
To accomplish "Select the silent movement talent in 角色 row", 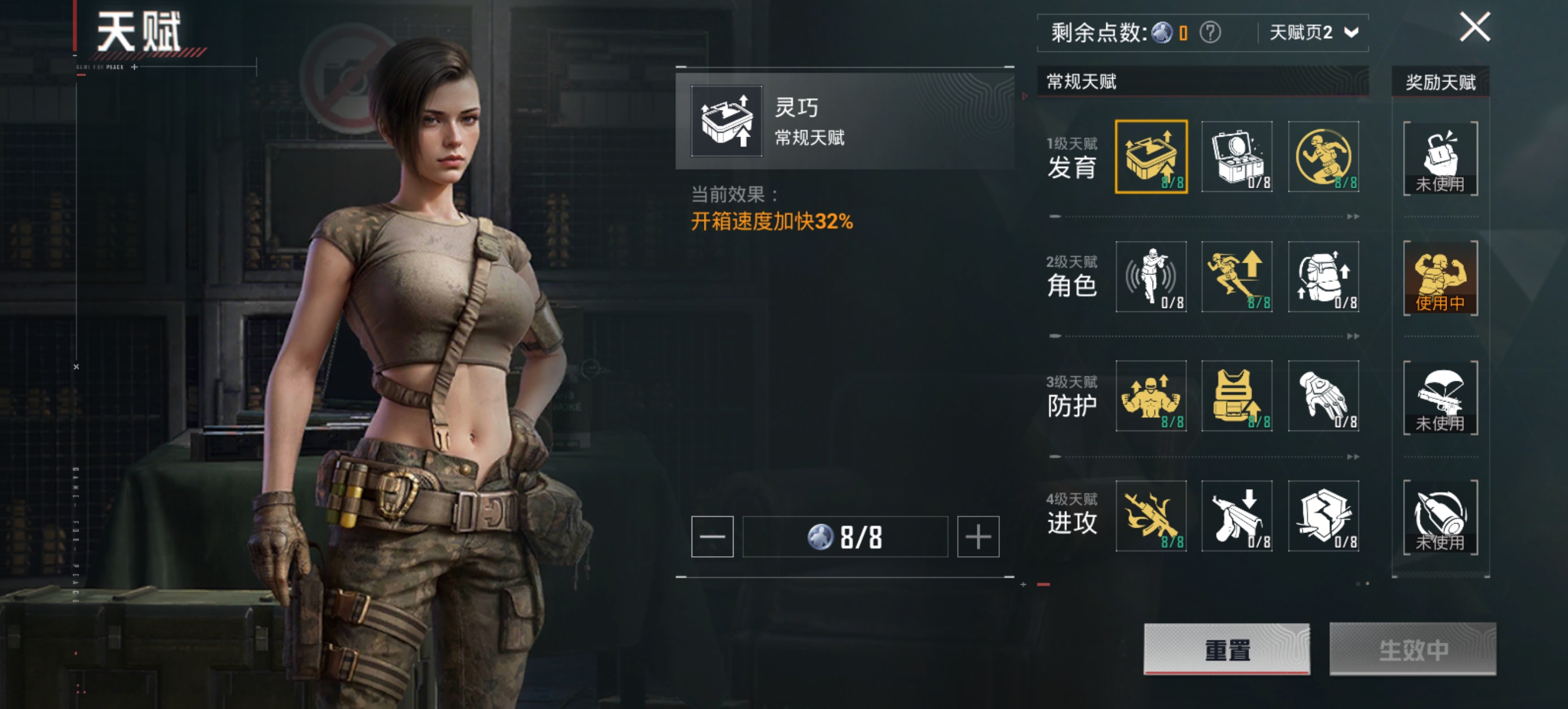I will point(1150,277).
